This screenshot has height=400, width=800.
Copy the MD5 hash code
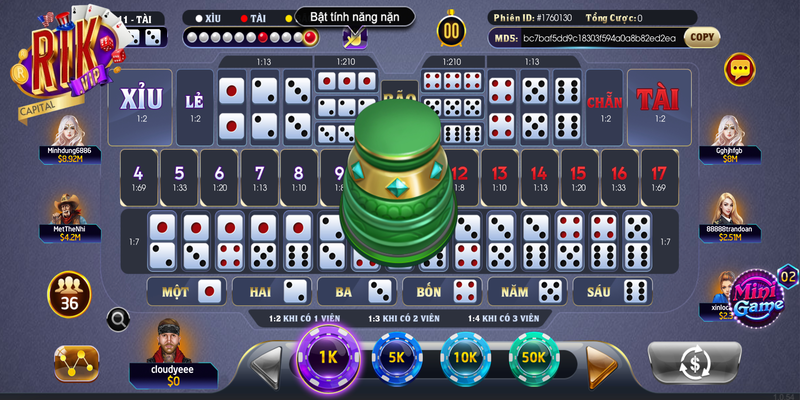coord(702,38)
